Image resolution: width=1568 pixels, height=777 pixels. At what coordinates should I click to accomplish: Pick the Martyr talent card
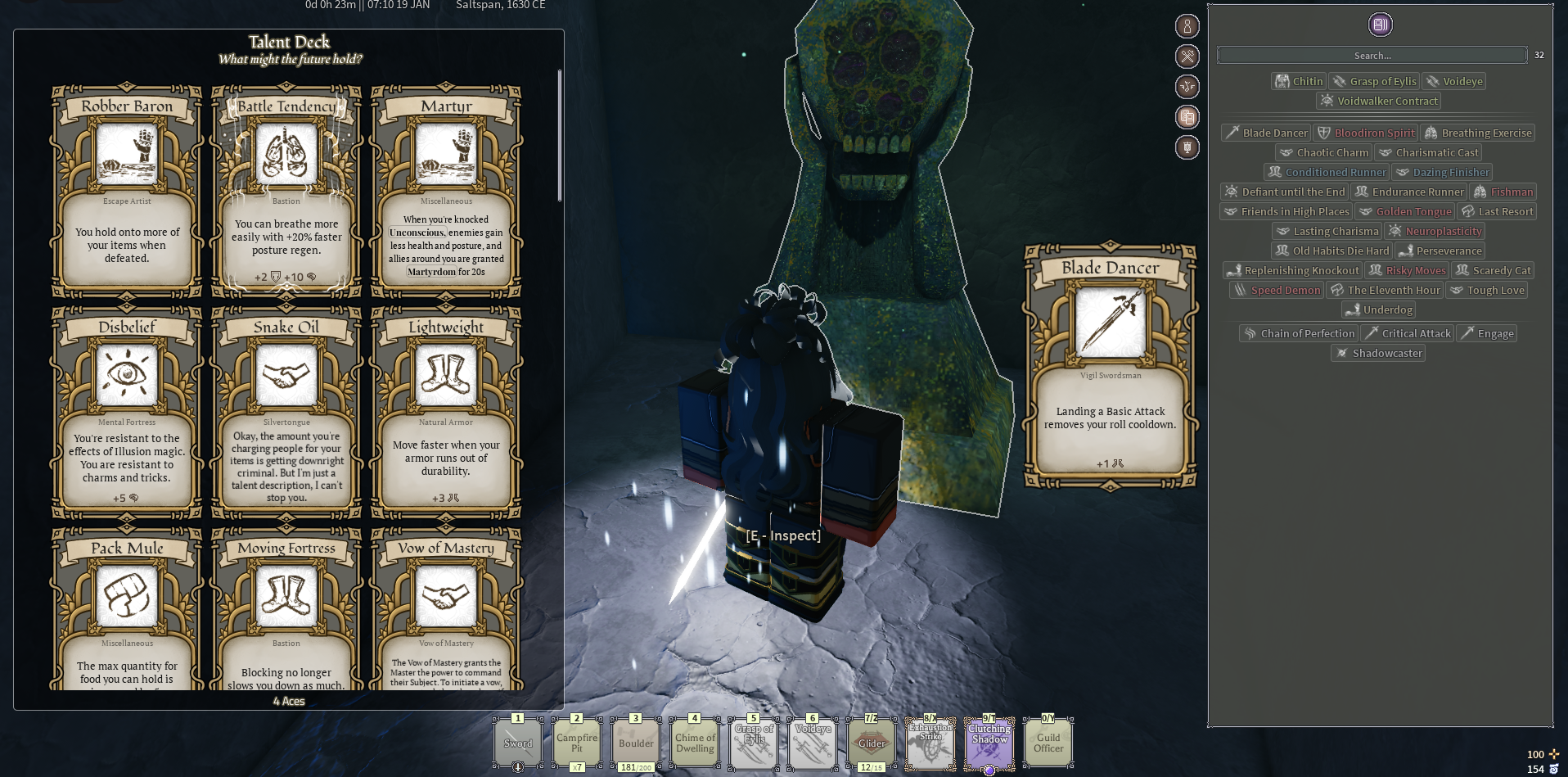tap(446, 191)
